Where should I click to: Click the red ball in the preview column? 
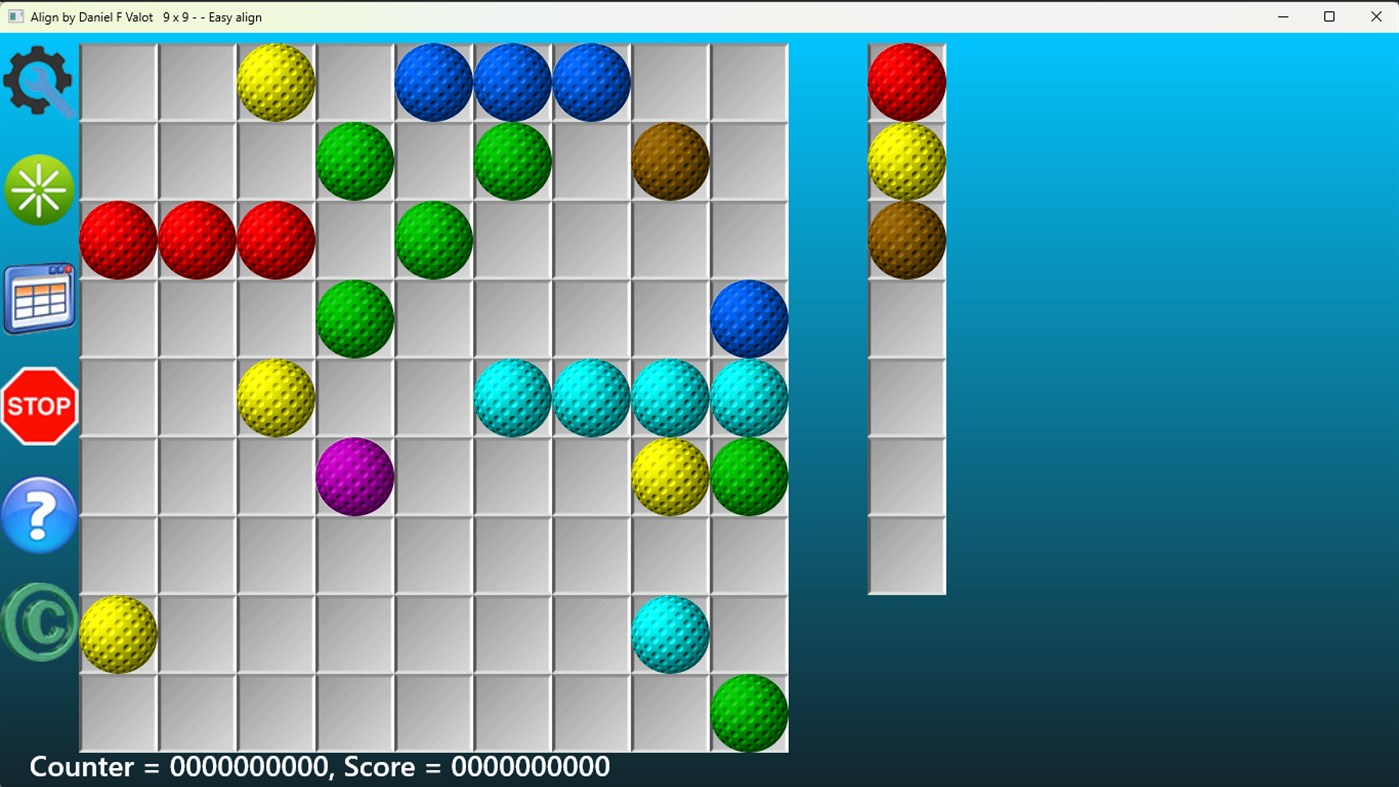coord(905,82)
